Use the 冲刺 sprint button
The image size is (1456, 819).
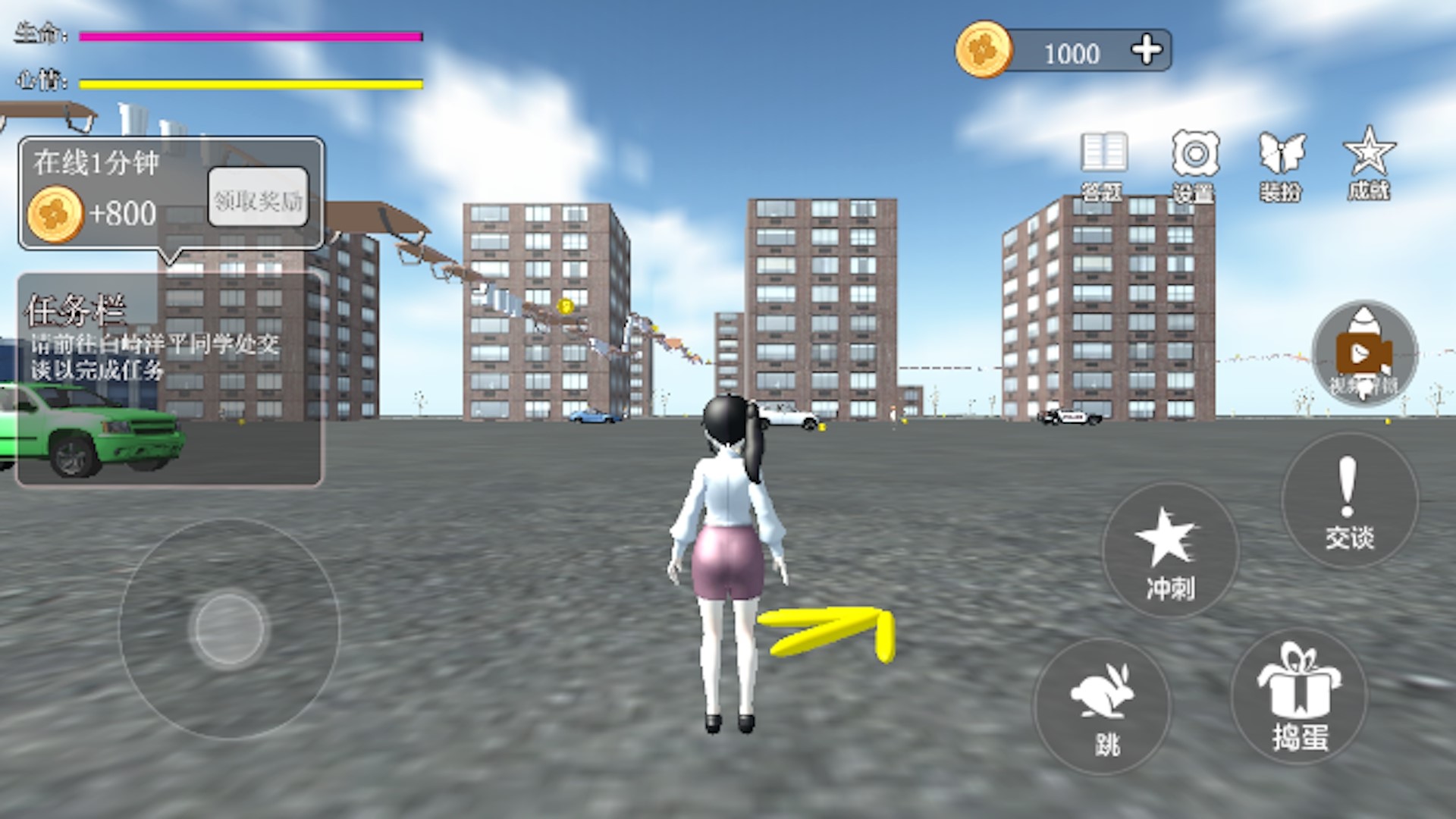[1169, 551]
